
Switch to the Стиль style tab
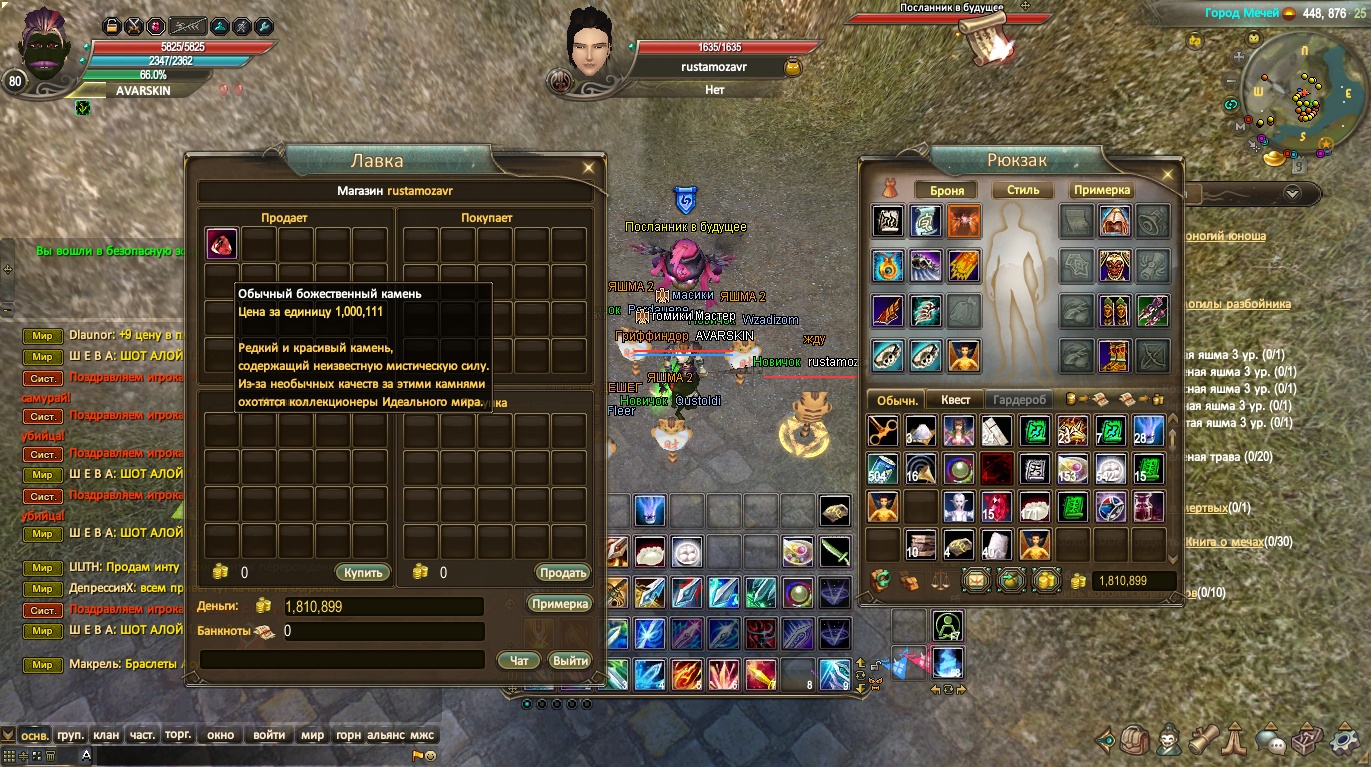pos(1023,190)
